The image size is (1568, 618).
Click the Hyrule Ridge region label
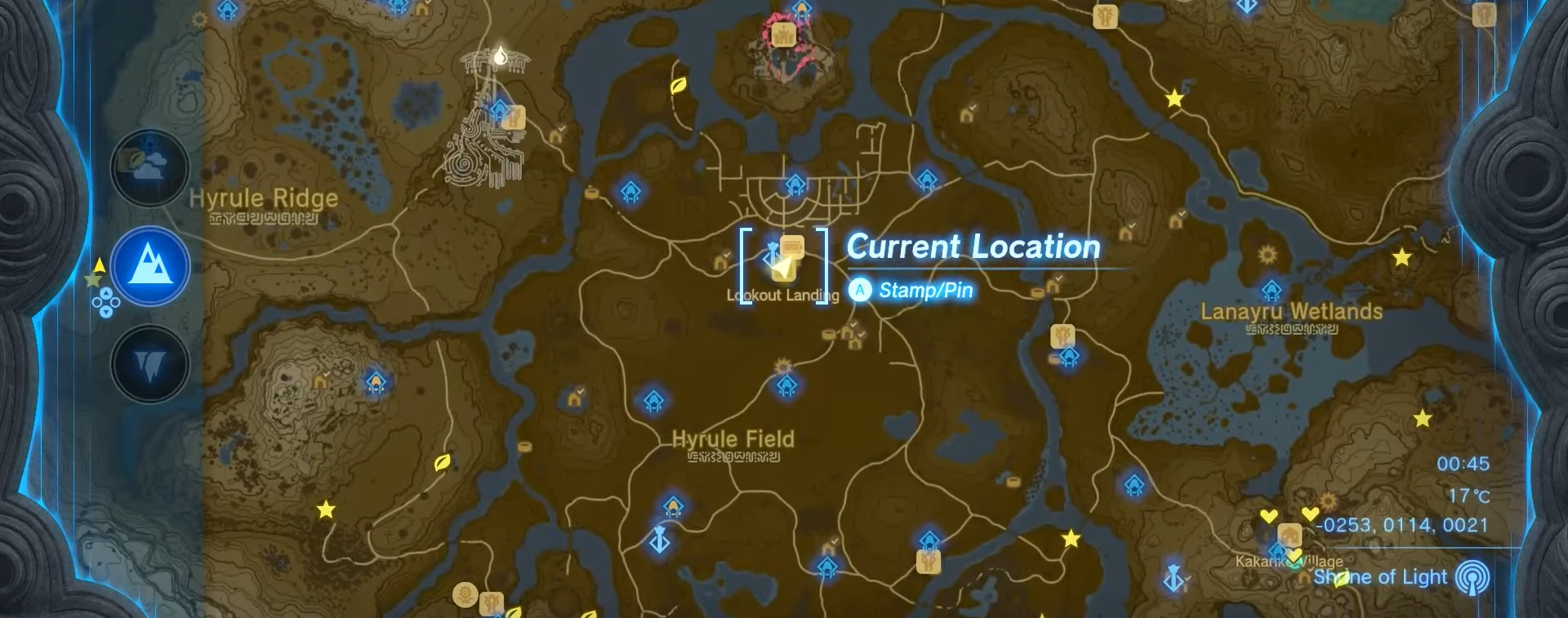point(262,198)
